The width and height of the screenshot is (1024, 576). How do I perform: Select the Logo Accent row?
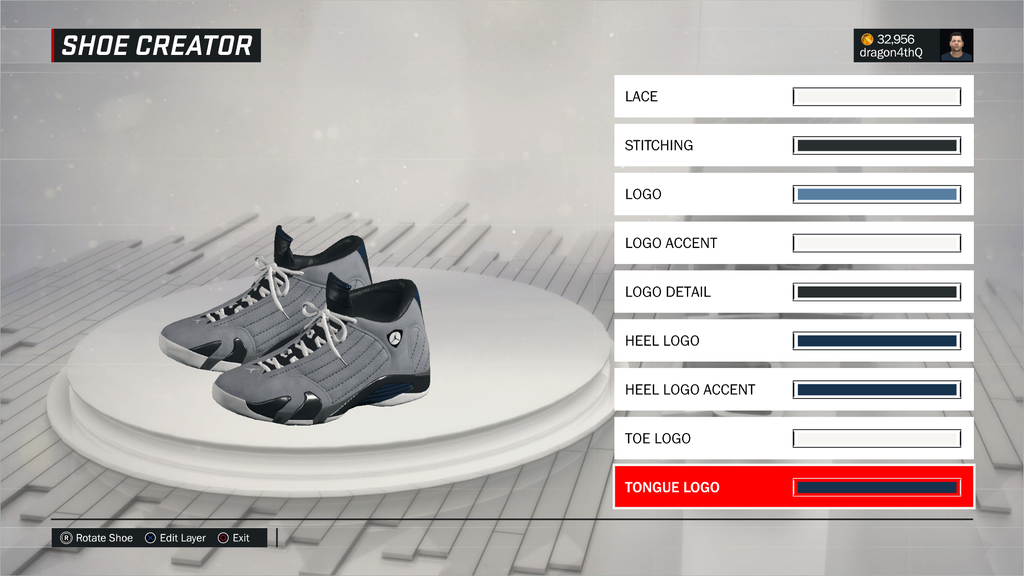point(793,243)
